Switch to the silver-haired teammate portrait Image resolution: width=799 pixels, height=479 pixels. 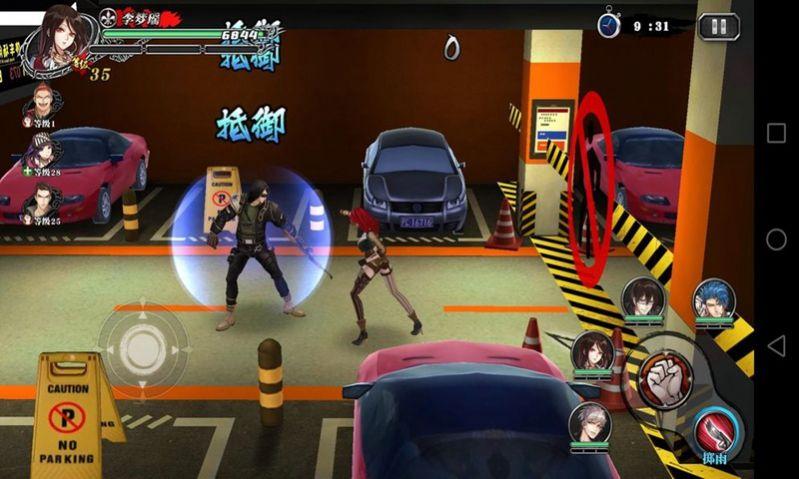click(x=590, y=422)
